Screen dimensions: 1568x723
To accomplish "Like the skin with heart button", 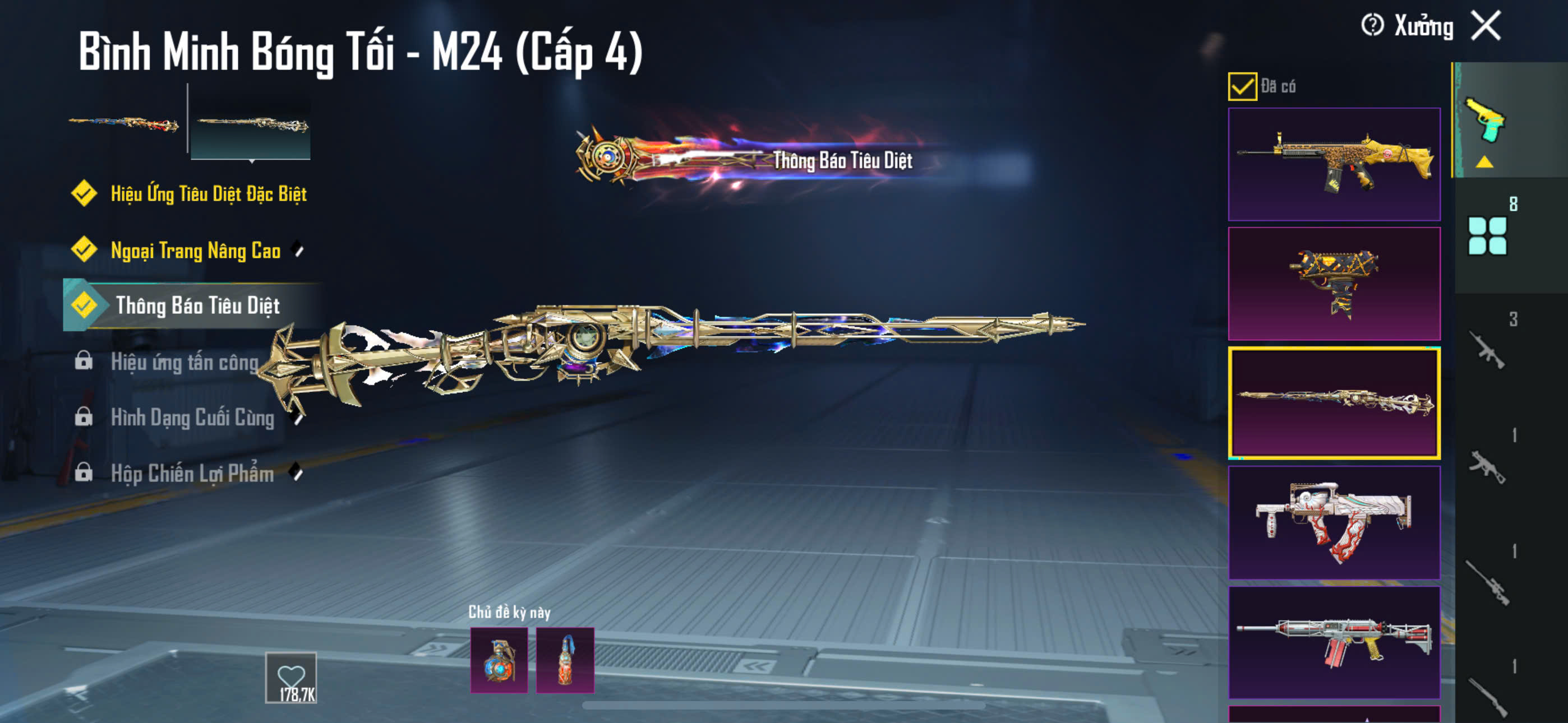I will [x=291, y=678].
